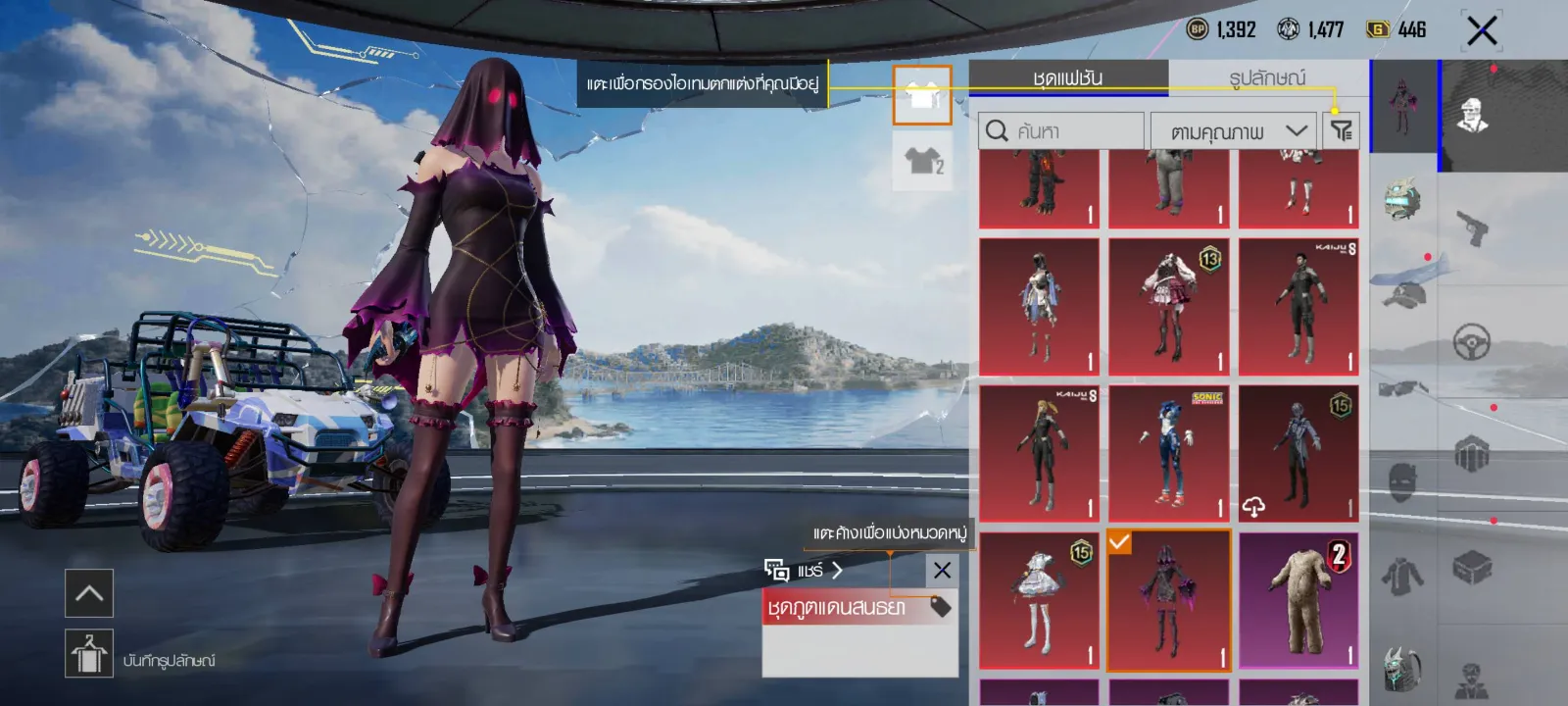Dismiss the outfit name popup
Viewport: 1568px width, 706px height.
click(x=942, y=570)
